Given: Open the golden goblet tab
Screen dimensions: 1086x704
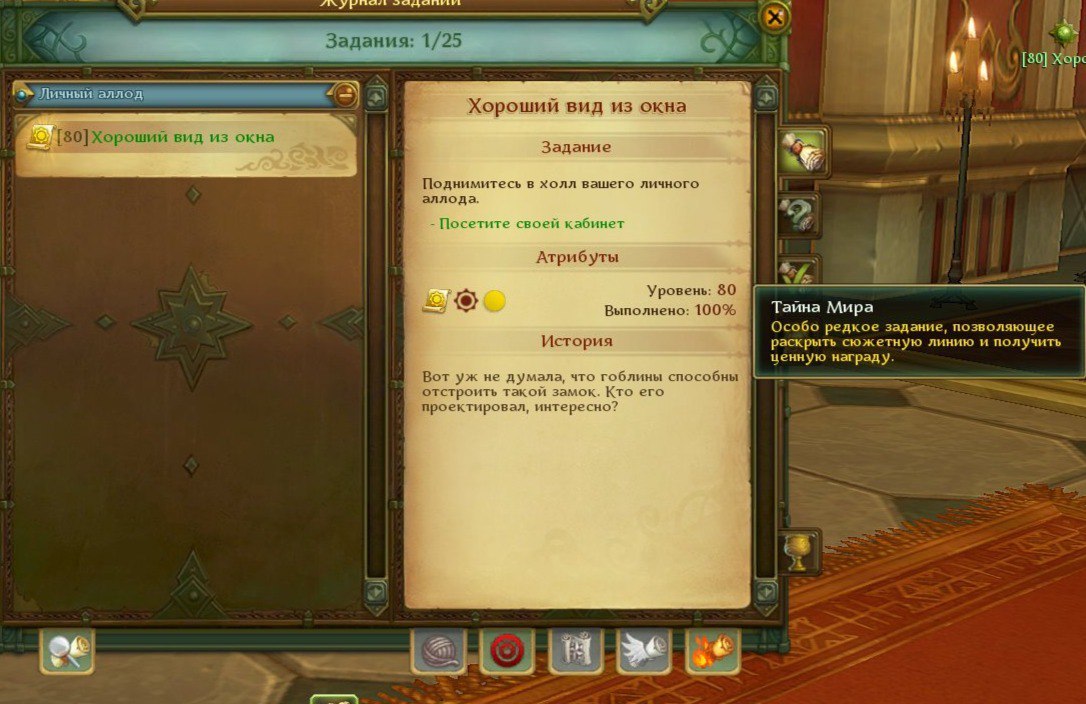Looking at the screenshot, I should click(x=799, y=552).
